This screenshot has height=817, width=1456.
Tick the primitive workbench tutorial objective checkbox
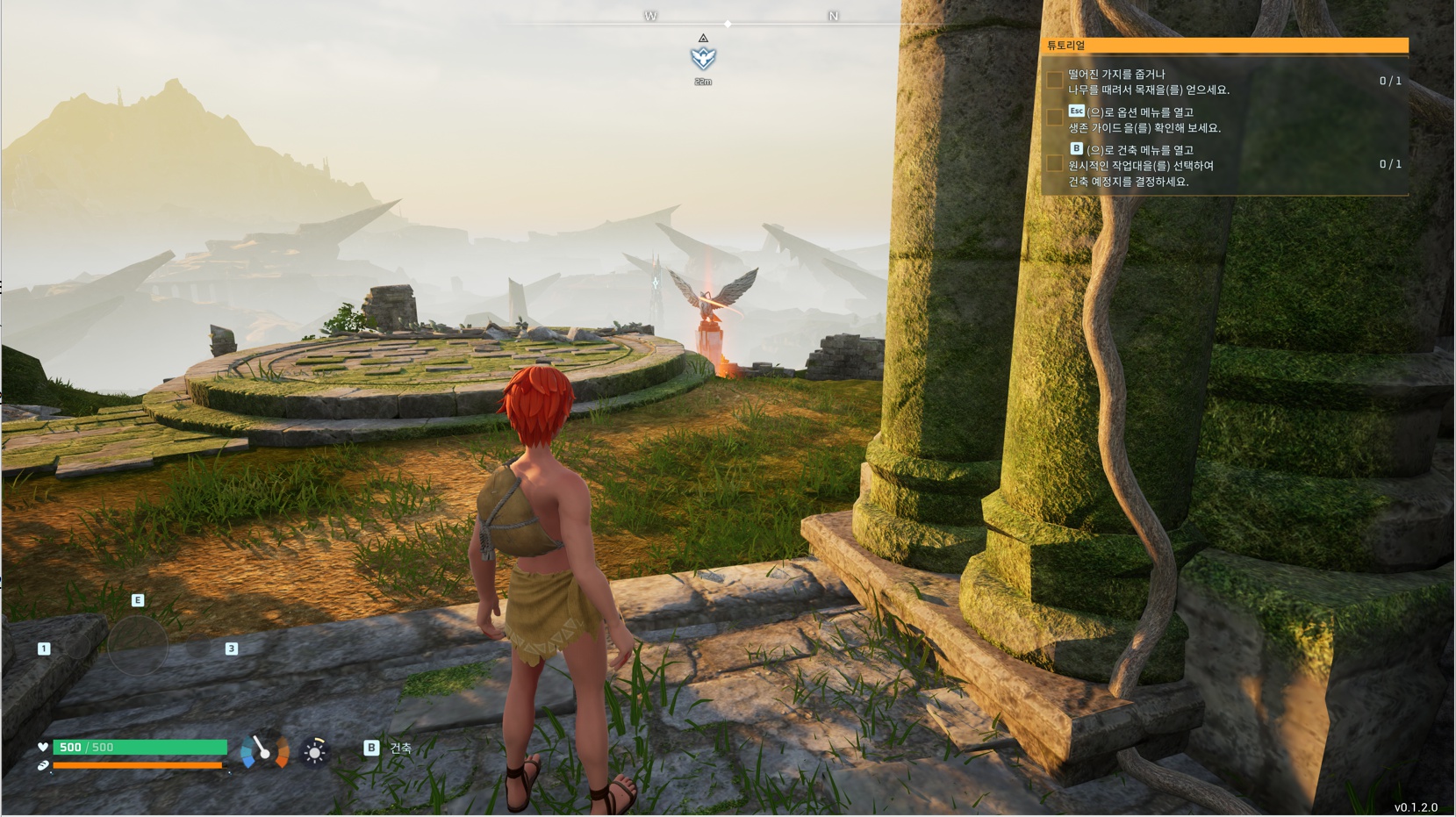pyautogui.click(x=1054, y=164)
